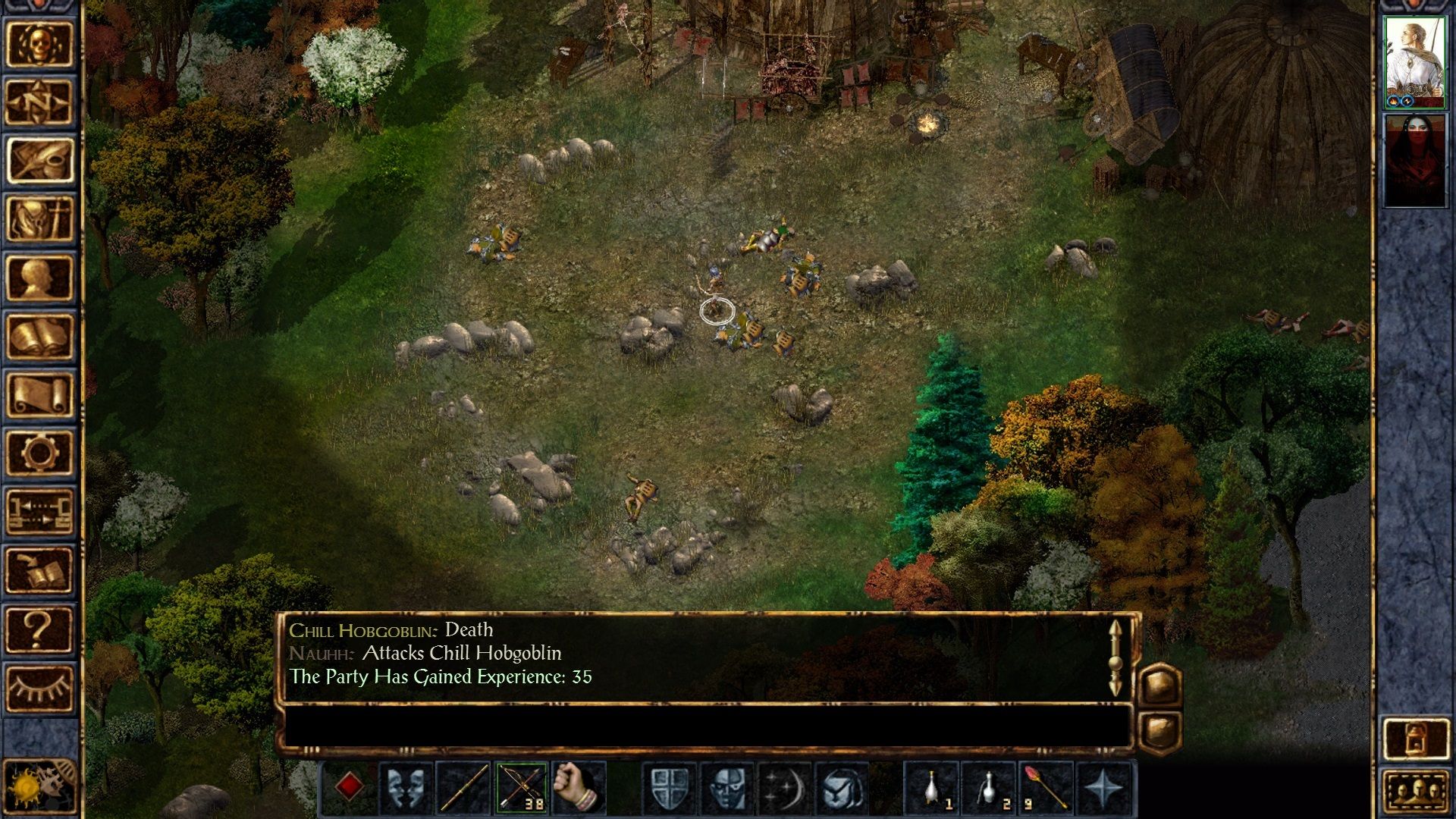Open the priest scroll button
The height and width of the screenshot is (819, 1456).
(39, 394)
